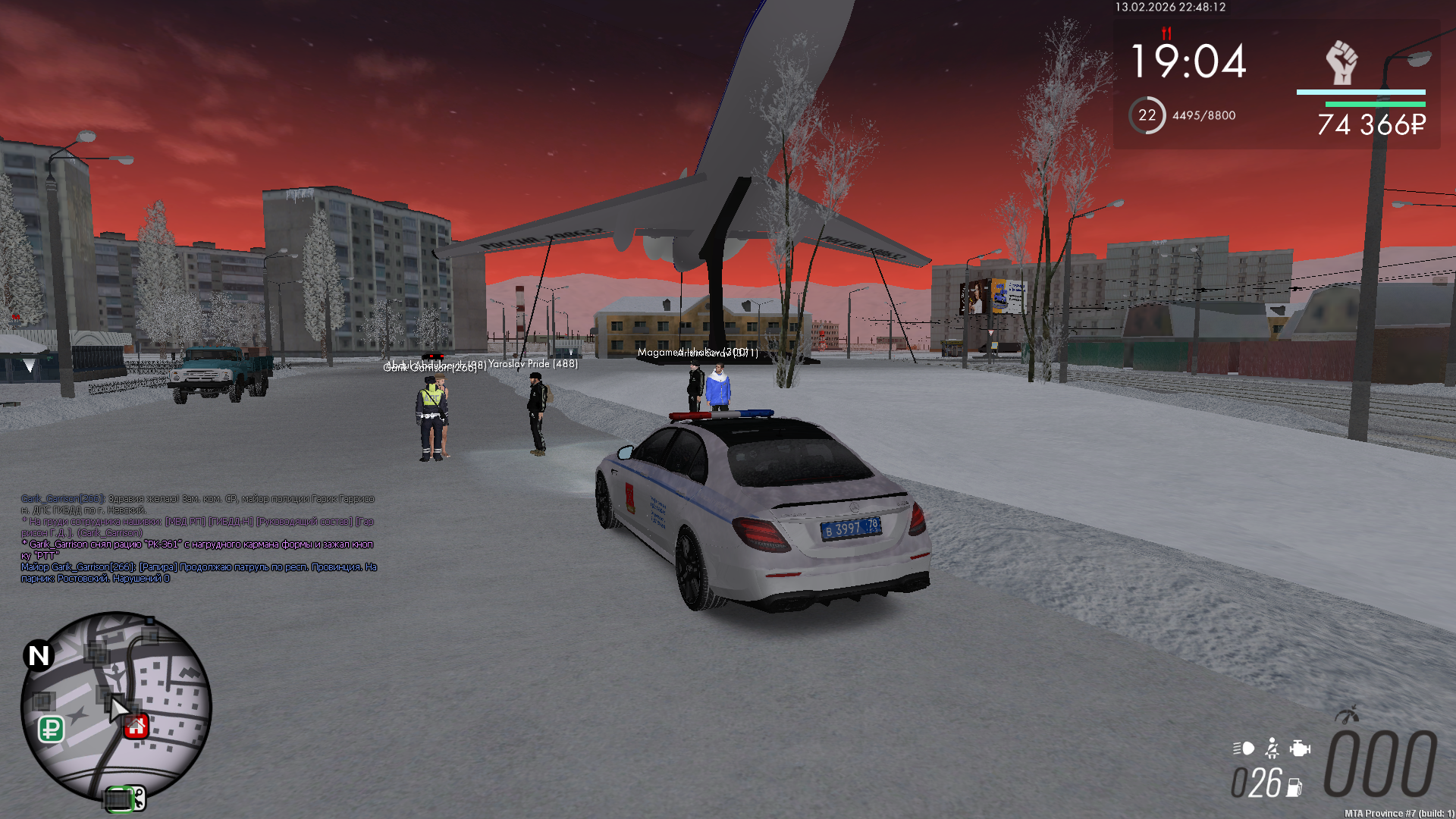The image size is (1456, 819).
Task: Click the level 22 experience circle
Action: click(x=1147, y=115)
